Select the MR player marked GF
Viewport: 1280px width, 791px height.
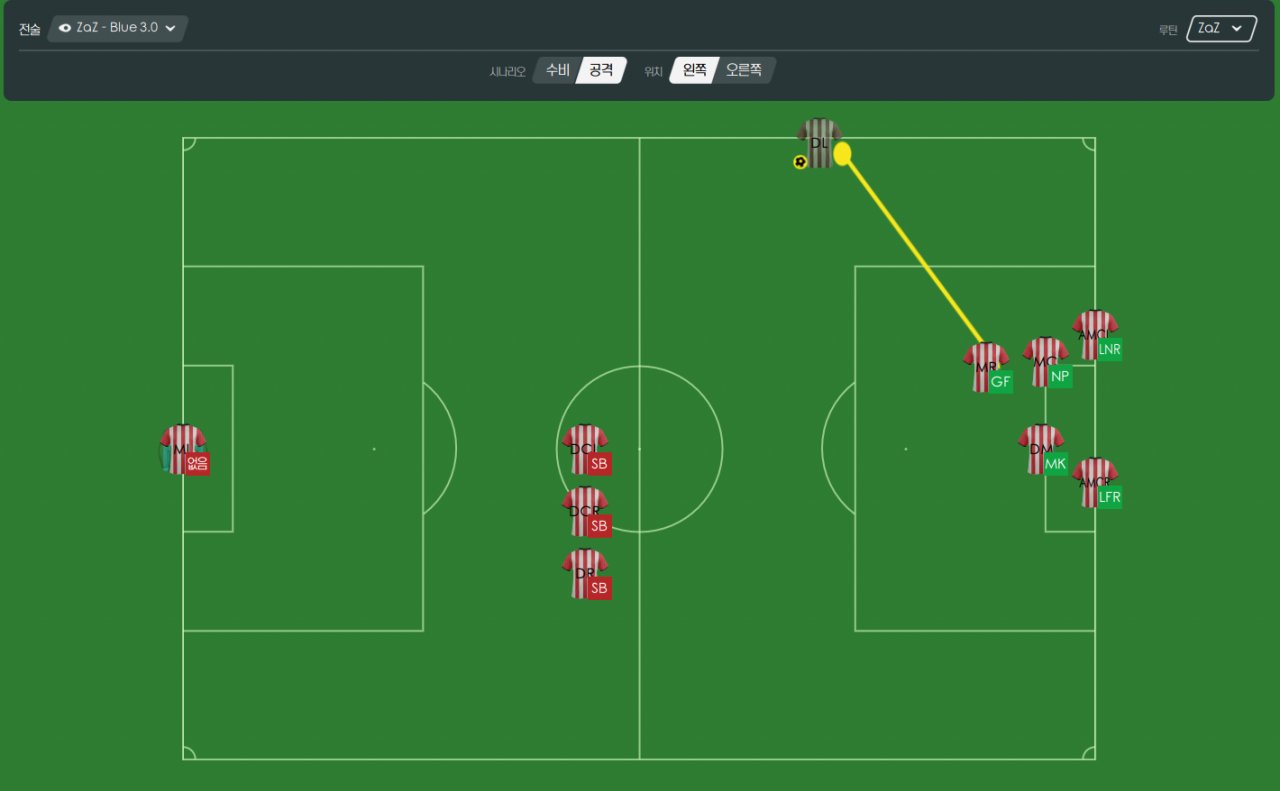tap(985, 367)
